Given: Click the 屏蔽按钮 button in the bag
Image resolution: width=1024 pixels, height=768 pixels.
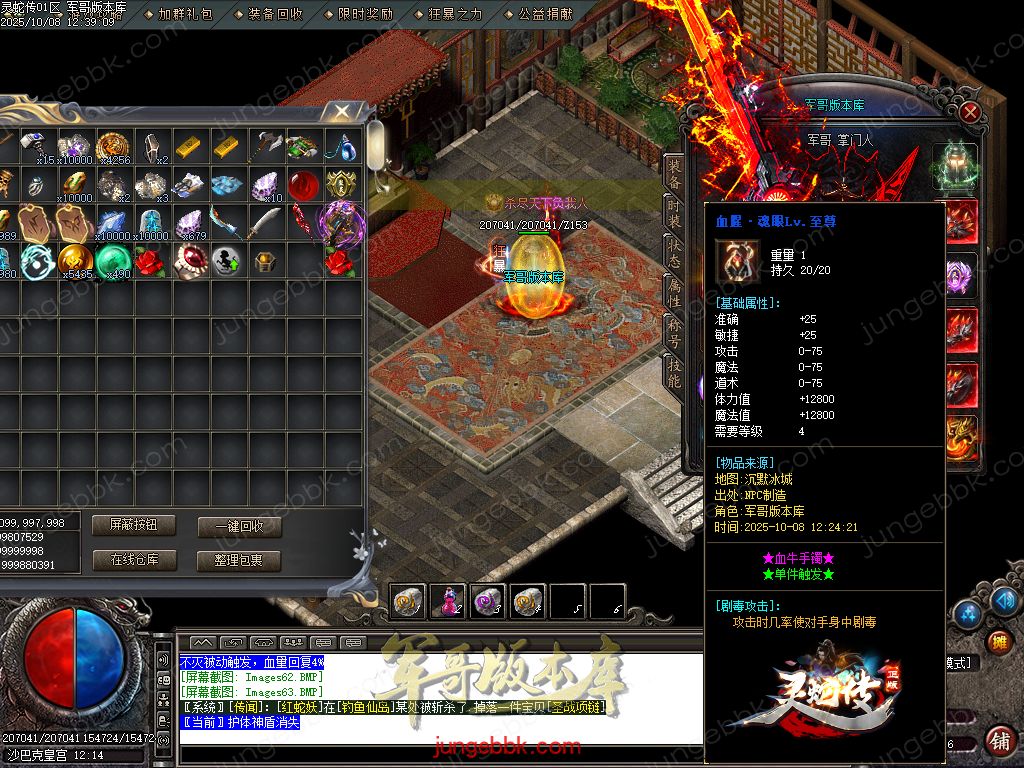Looking at the screenshot, I should pyautogui.click(x=133, y=525).
